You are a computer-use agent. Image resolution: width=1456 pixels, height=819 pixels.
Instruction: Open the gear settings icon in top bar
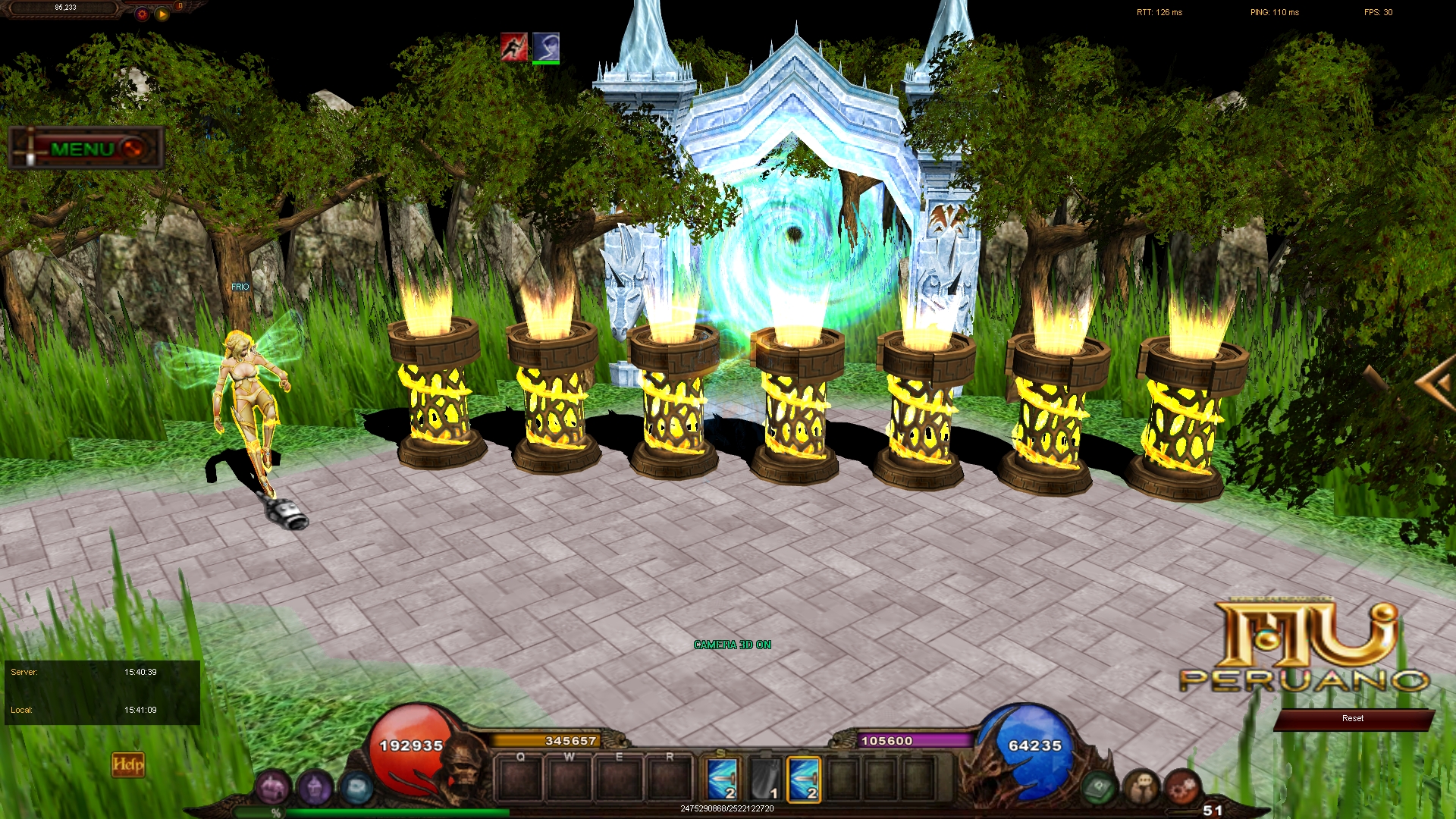coord(142,14)
